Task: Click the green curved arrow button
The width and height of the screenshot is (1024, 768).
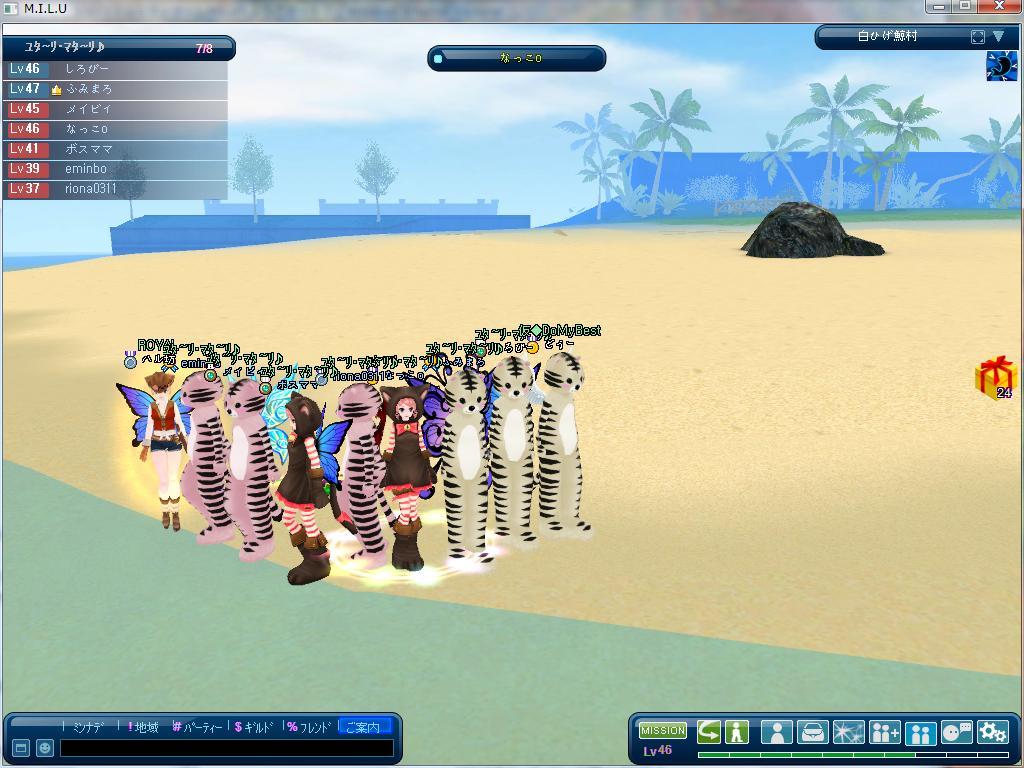Action: click(x=709, y=732)
